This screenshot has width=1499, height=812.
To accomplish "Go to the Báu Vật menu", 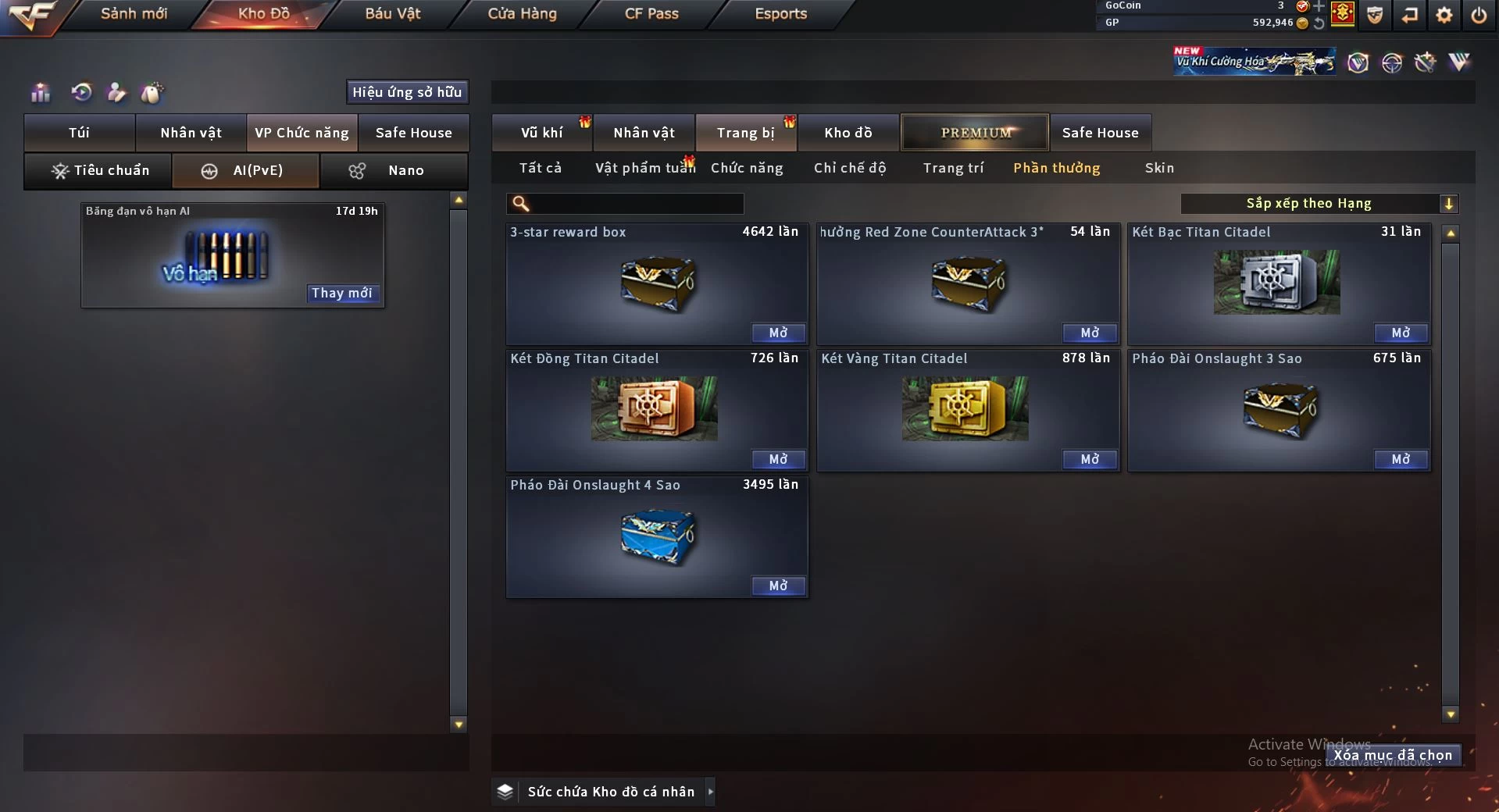I will (x=392, y=14).
